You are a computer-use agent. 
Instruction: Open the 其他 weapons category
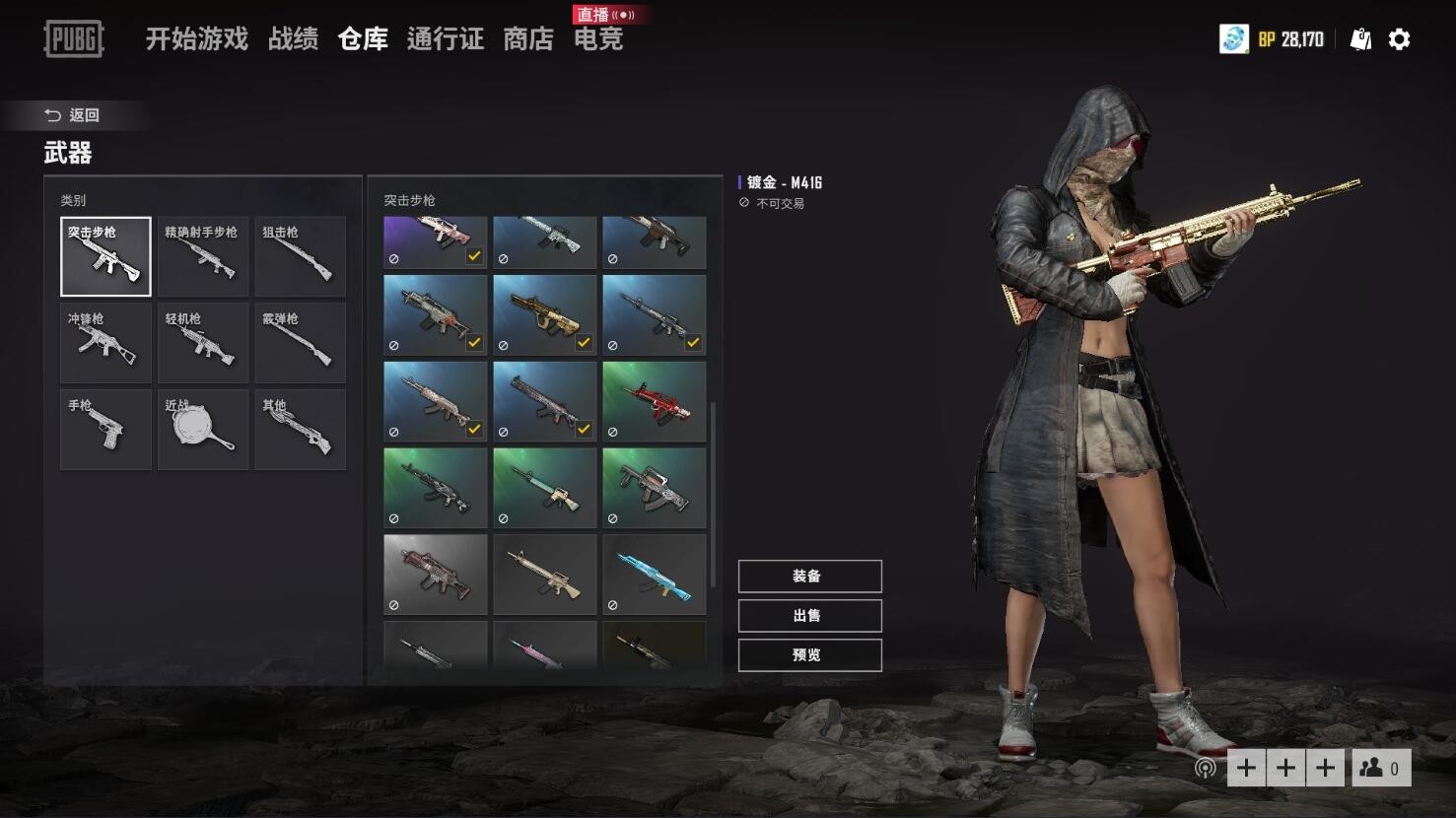click(x=300, y=430)
